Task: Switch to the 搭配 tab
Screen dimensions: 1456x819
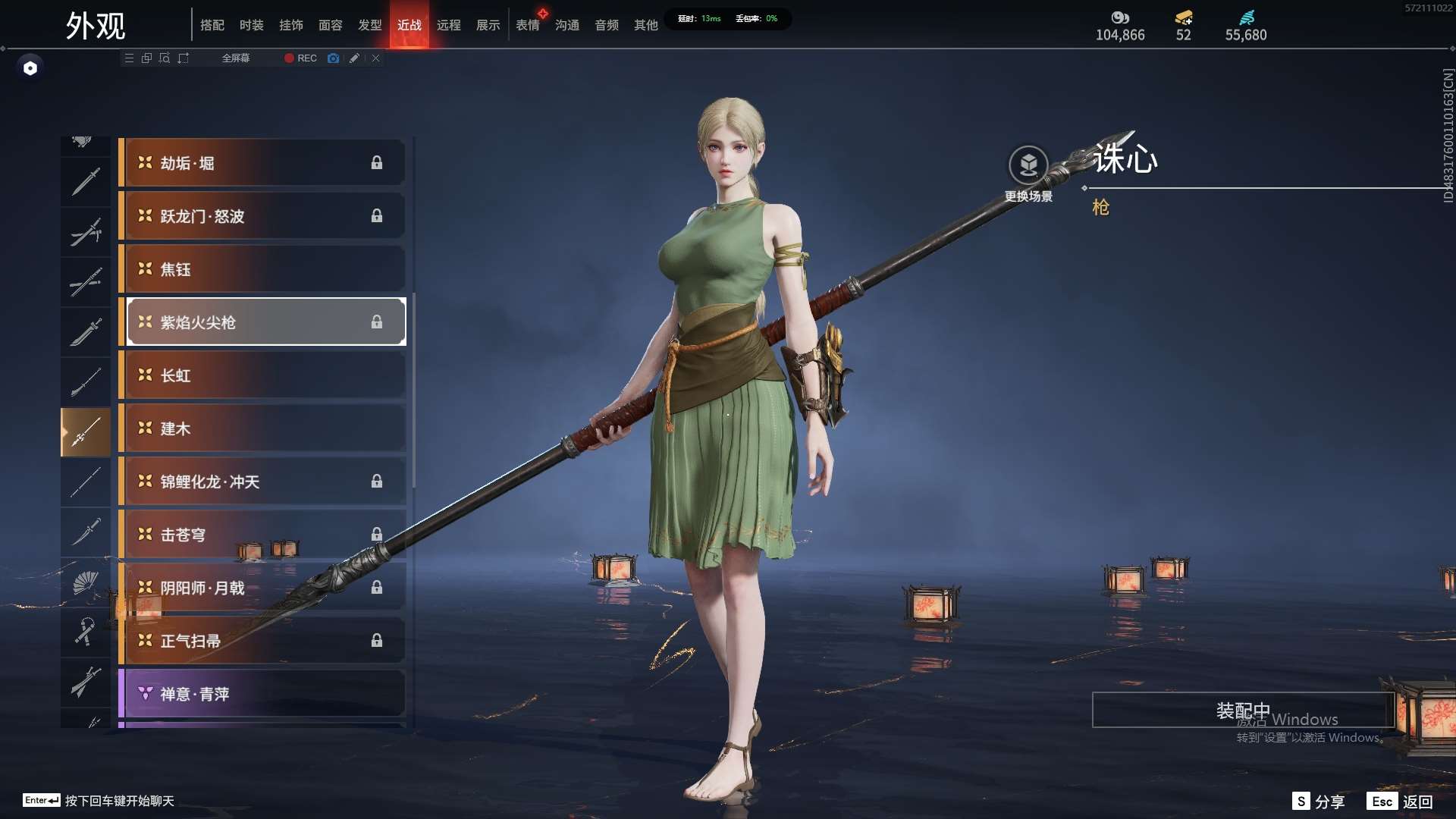Action: (212, 25)
